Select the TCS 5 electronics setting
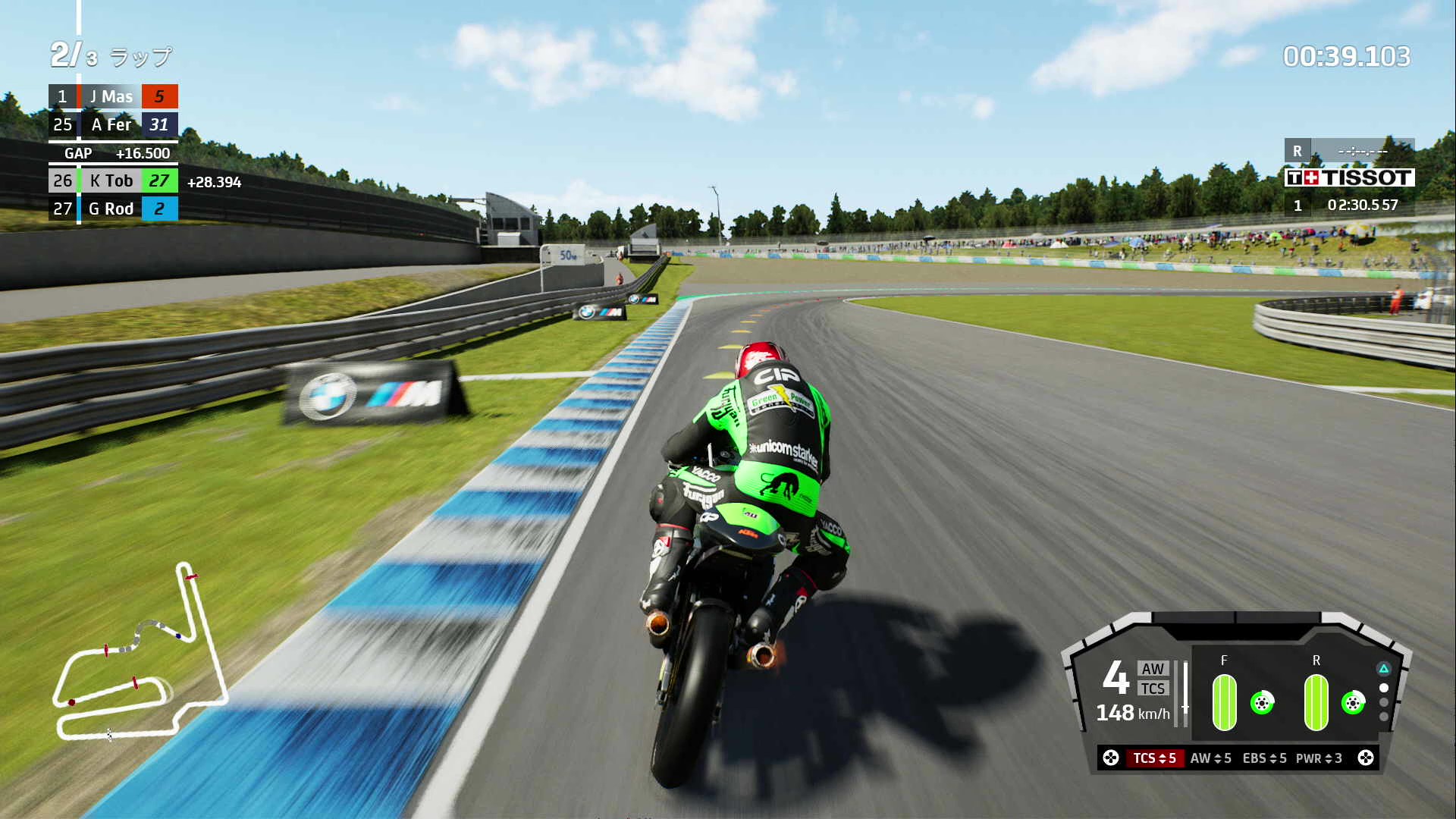 click(x=1154, y=758)
